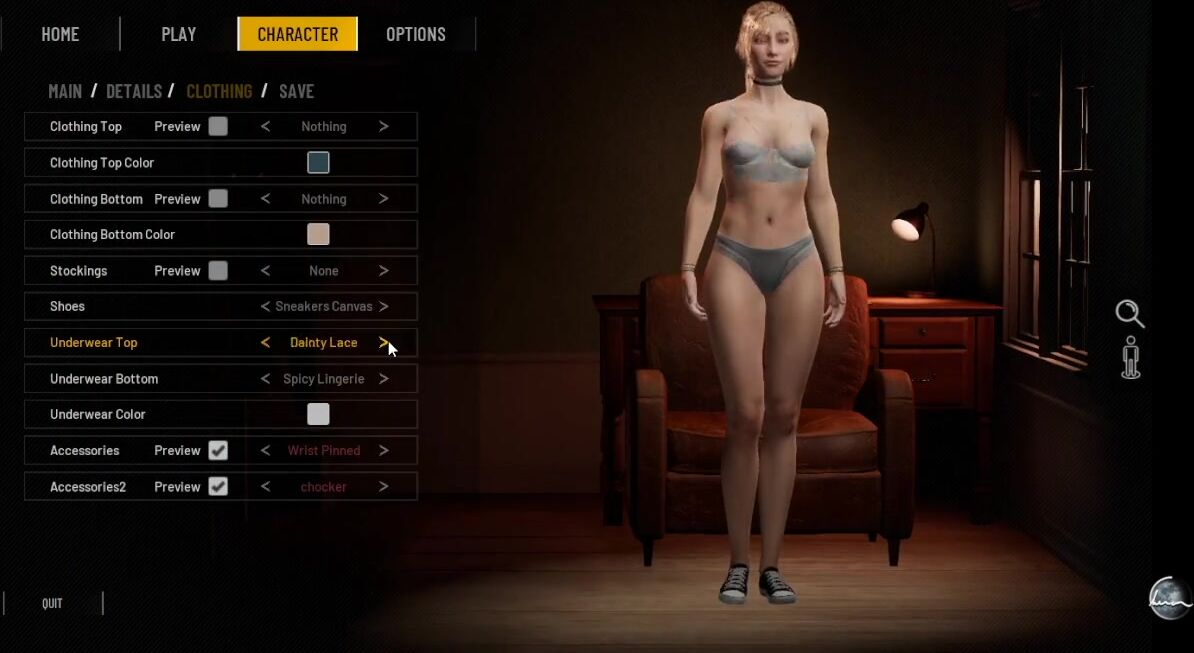
Task: Change the Underwear Color swatch
Action: (x=318, y=414)
